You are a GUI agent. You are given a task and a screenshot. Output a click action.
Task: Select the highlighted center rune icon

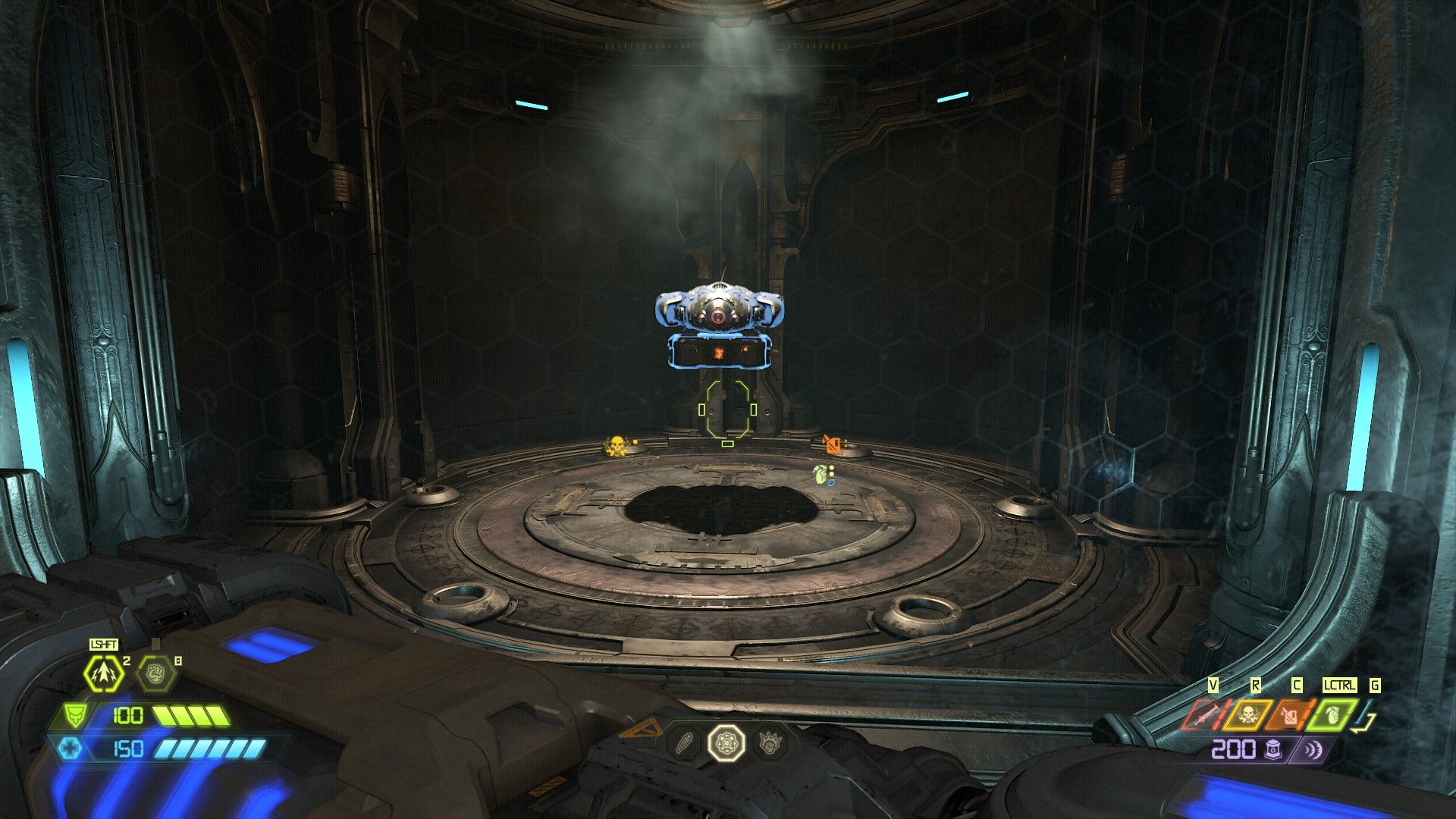pos(726,742)
